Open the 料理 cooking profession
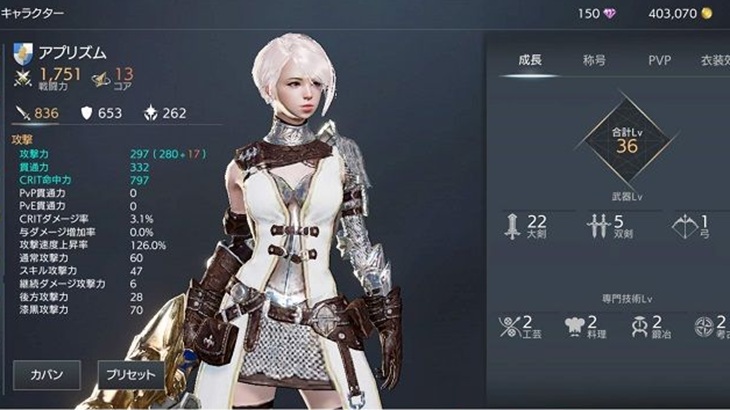Viewport: 730px width, 410px height. [x=582, y=325]
